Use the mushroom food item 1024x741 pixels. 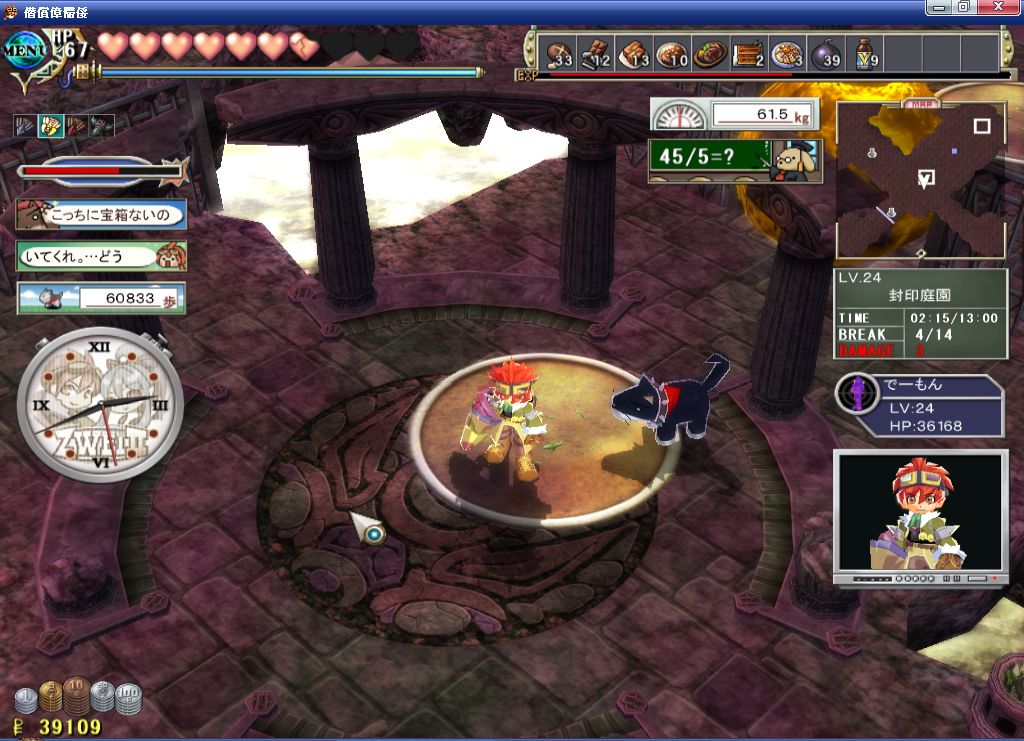(x=559, y=52)
